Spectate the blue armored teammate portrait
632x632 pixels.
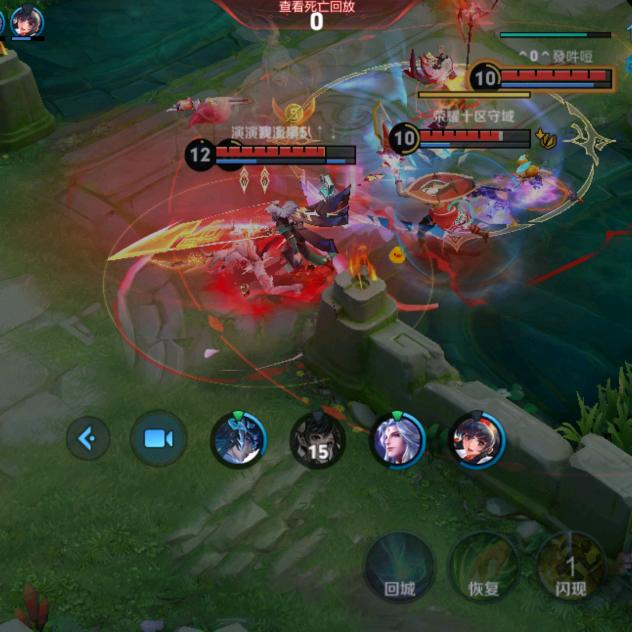point(238,439)
